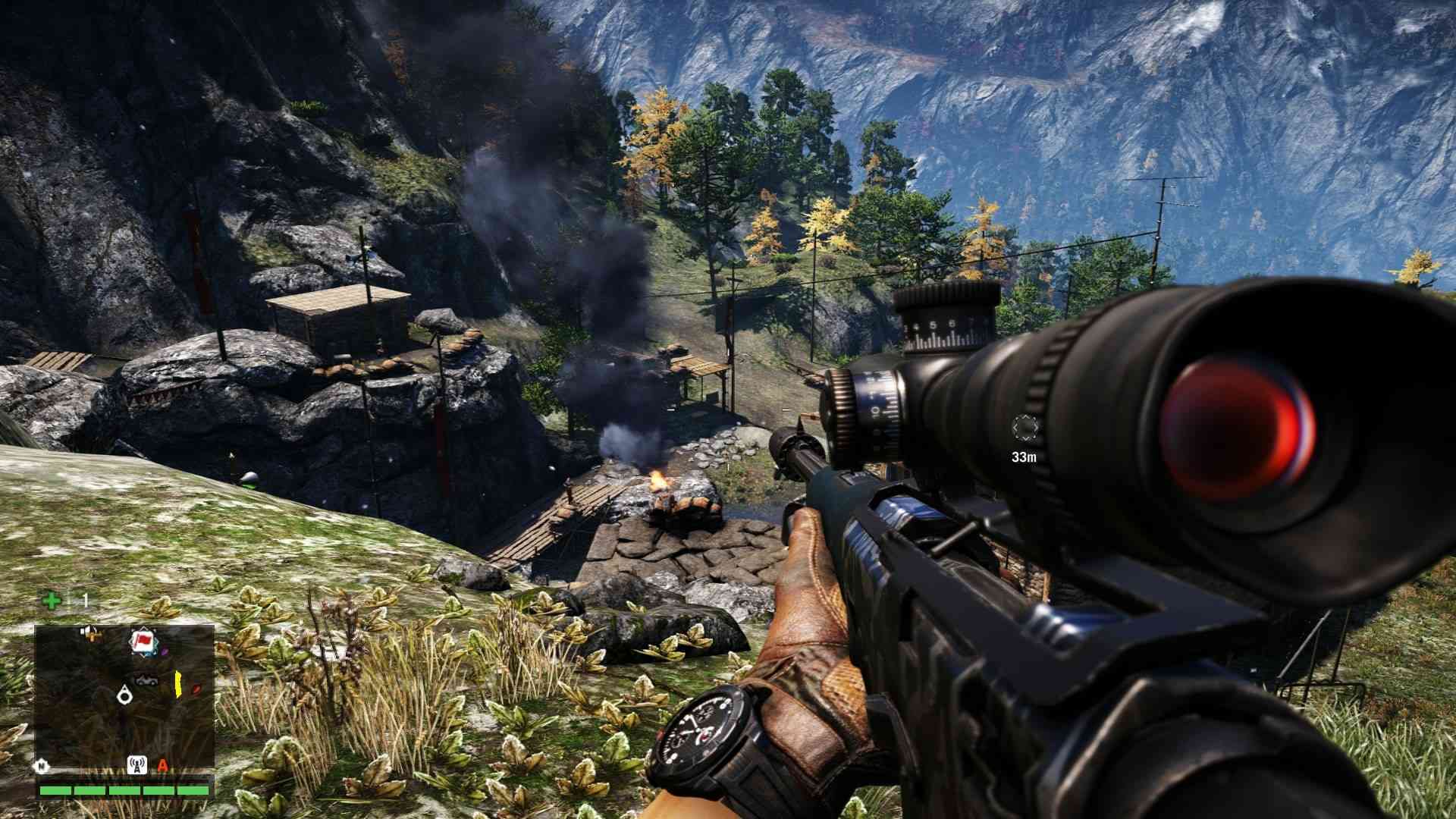1456x819 pixels.
Task: Select the green healing syringe cross icon
Action: point(52,601)
